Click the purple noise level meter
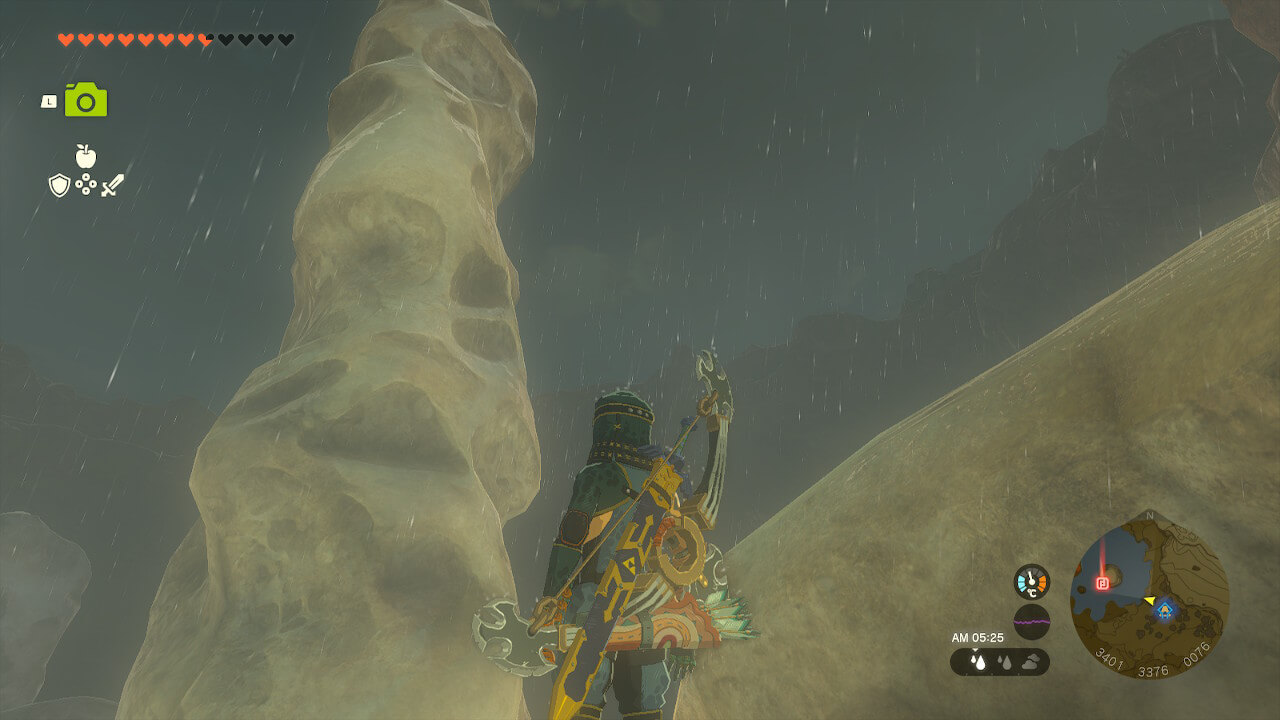The height and width of the screenshot is (720, 1280). pyautogui.click(x=1031, y=621)
